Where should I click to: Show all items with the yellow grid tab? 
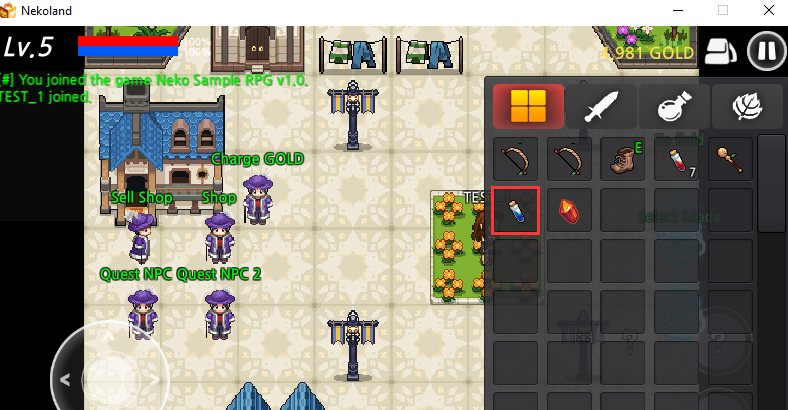tap(528, 106)
